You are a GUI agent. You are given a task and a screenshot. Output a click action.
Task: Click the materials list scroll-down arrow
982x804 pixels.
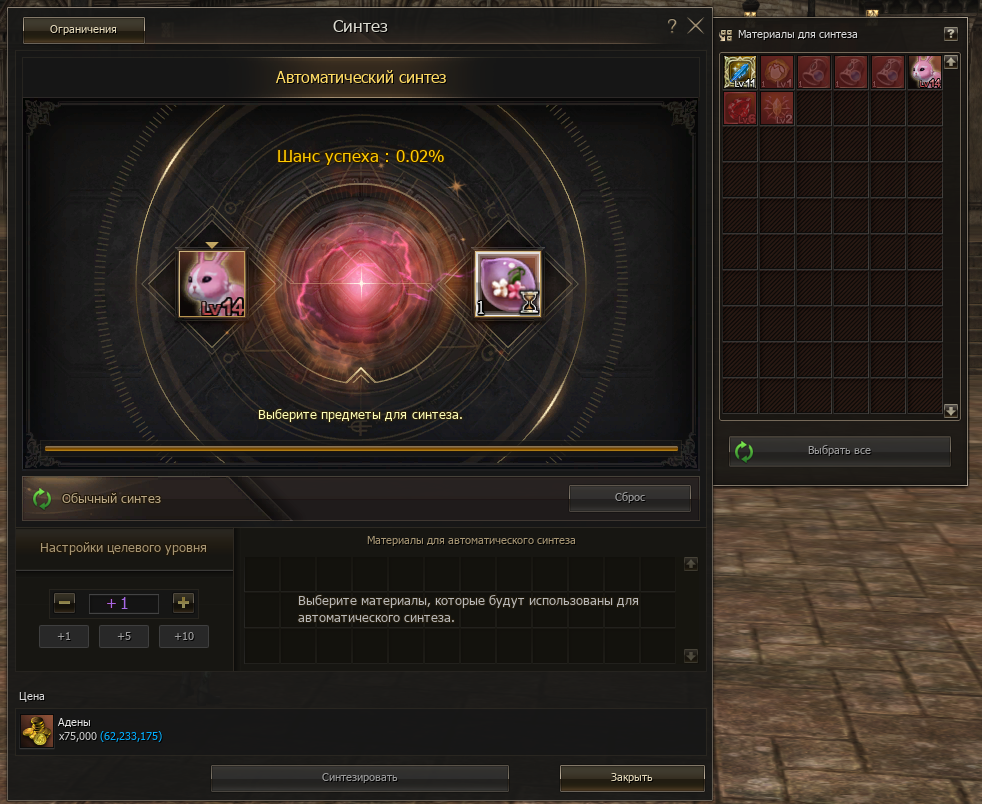[x=951, y=411]
